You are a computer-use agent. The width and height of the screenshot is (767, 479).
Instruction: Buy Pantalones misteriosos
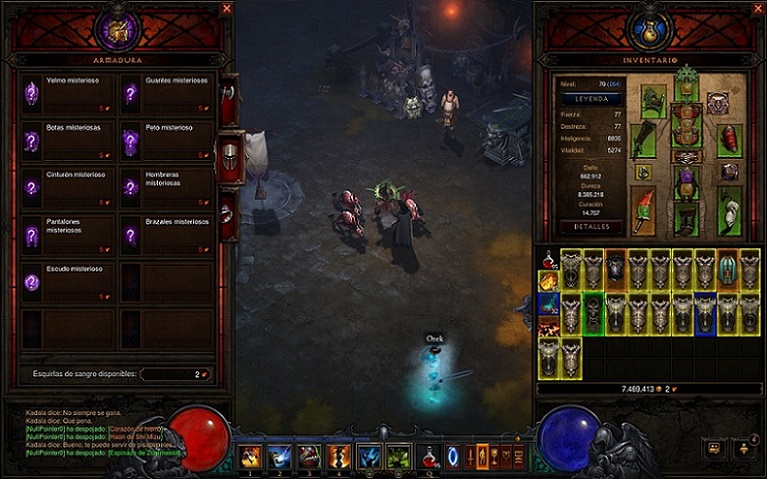coord(67,235)
